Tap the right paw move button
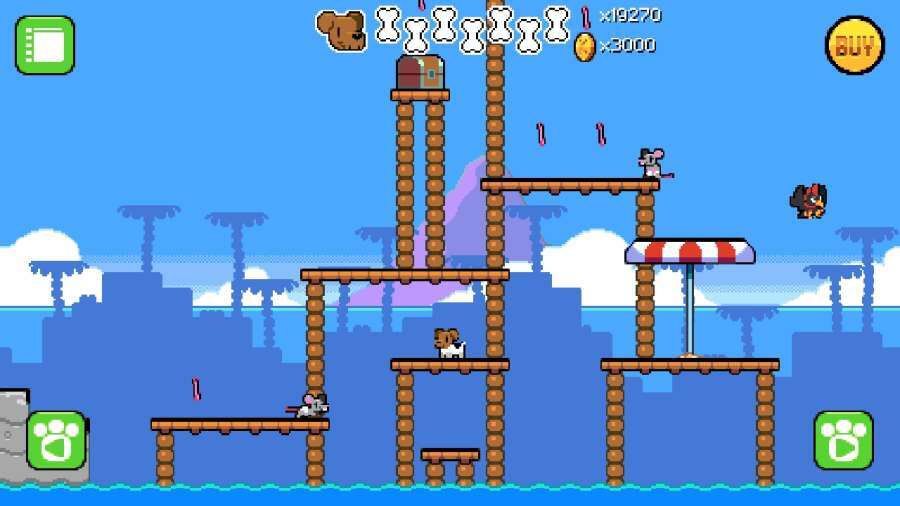This screenshot has height=506, width=900. click(x=843, y=440)
